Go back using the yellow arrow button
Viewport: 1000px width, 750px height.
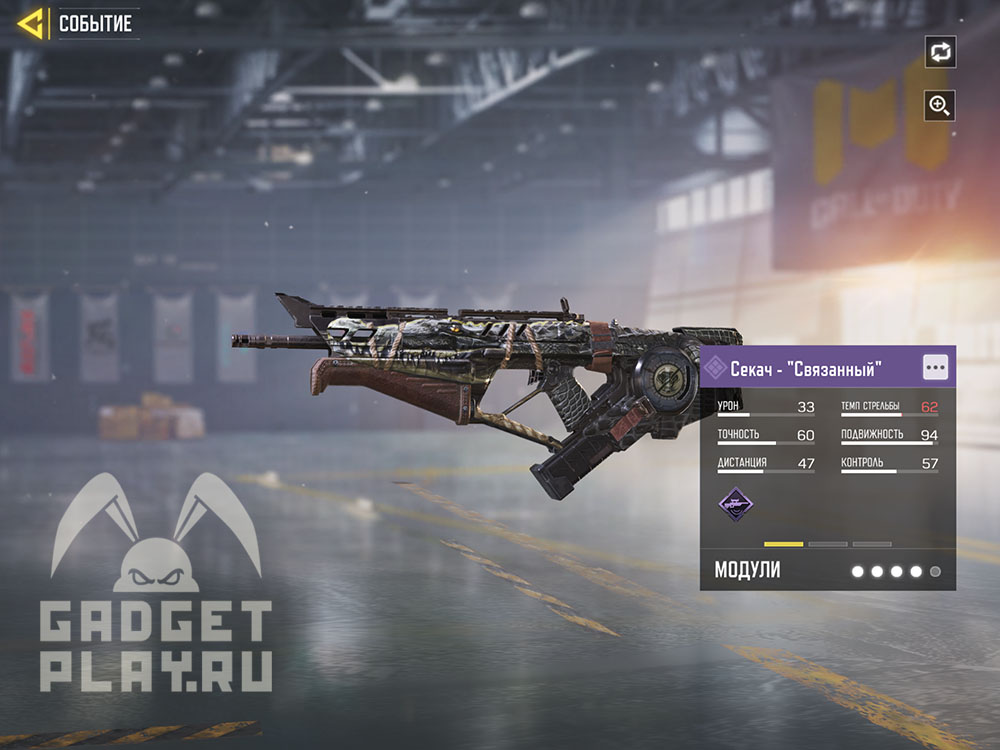31,23
